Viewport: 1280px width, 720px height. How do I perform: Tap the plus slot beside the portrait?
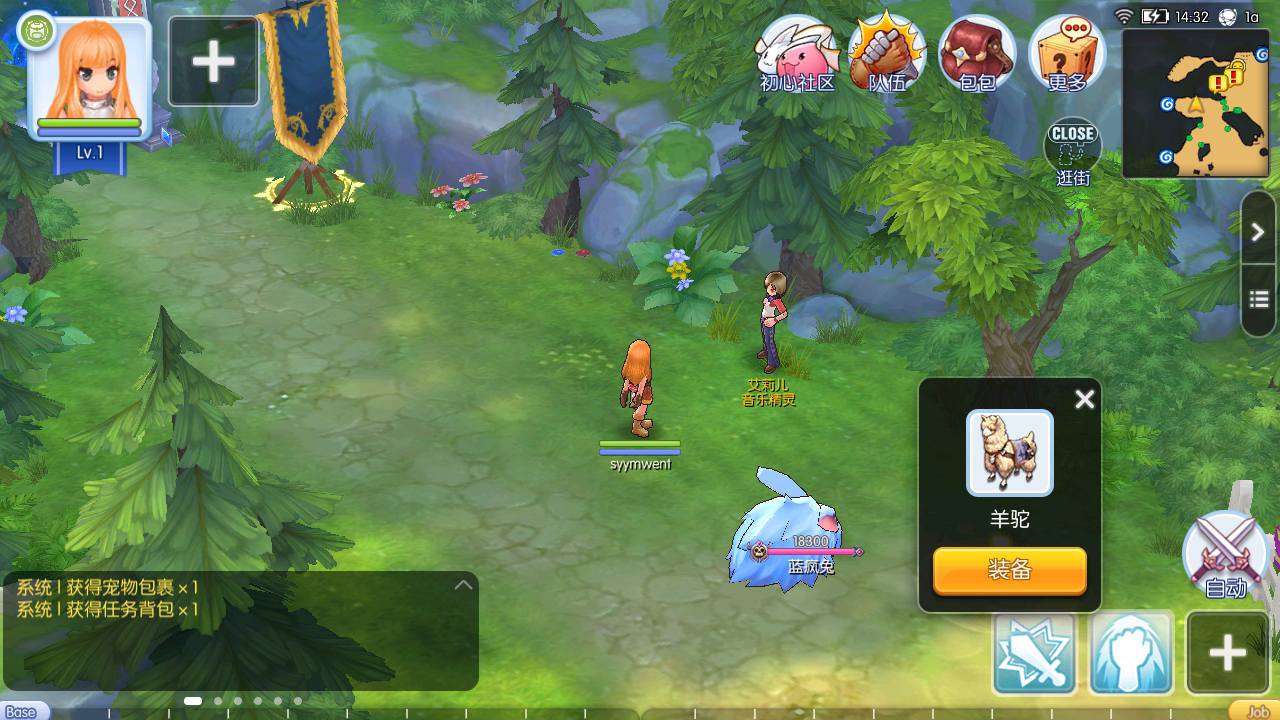pyautogui.click(x=213, y=62)
